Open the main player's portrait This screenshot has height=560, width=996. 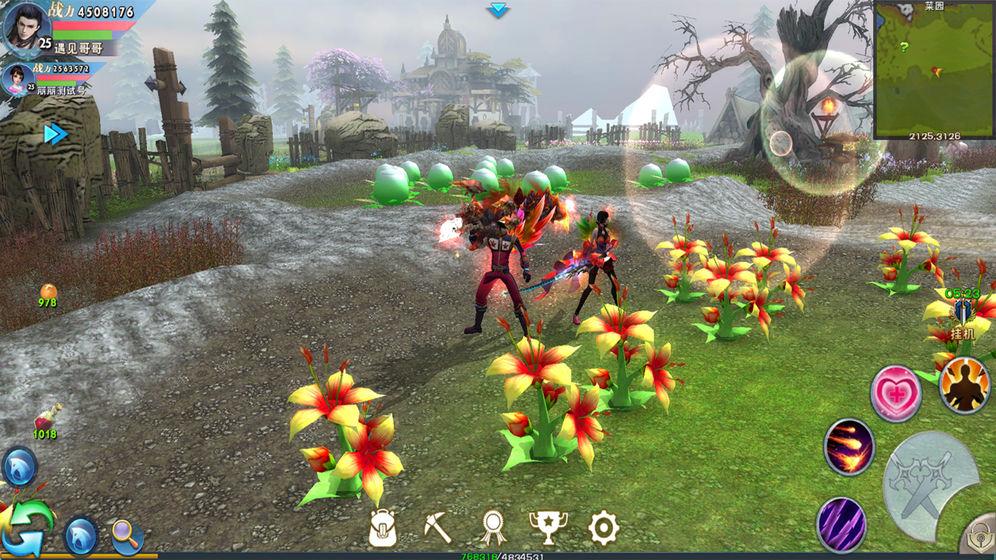tap(25, 26)
